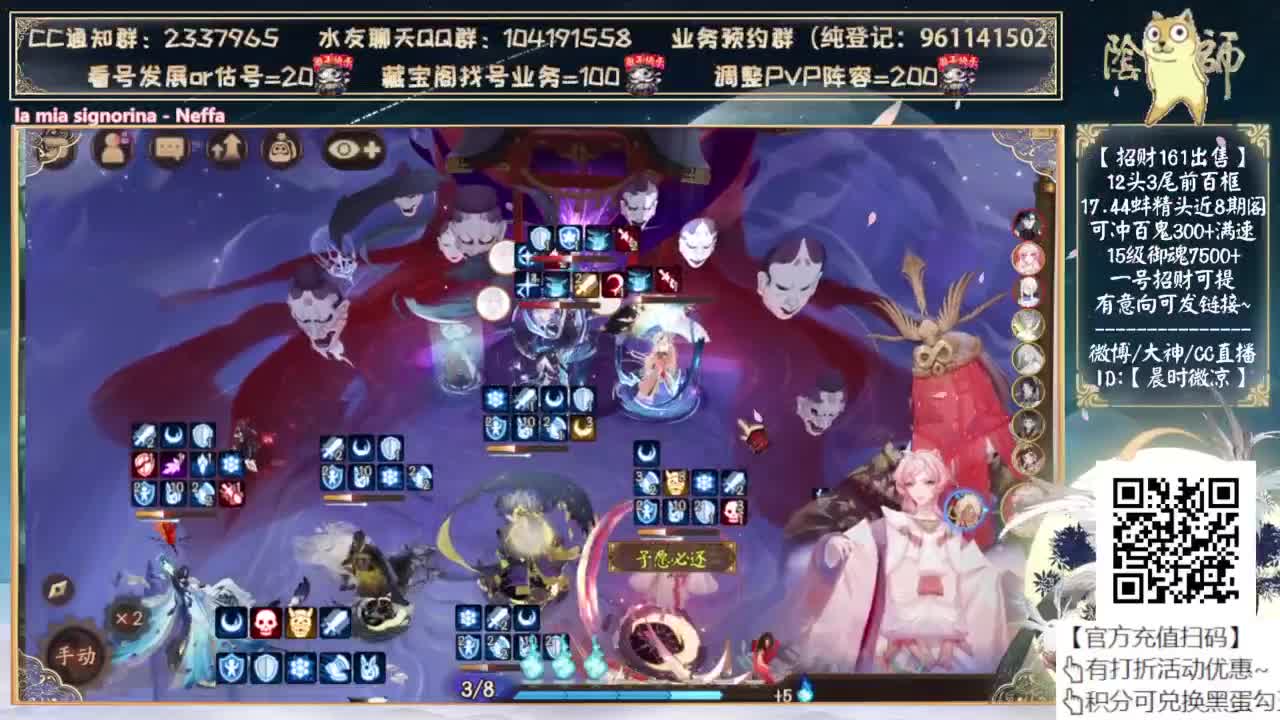Click the red skull debuff icon

(264, 623)
